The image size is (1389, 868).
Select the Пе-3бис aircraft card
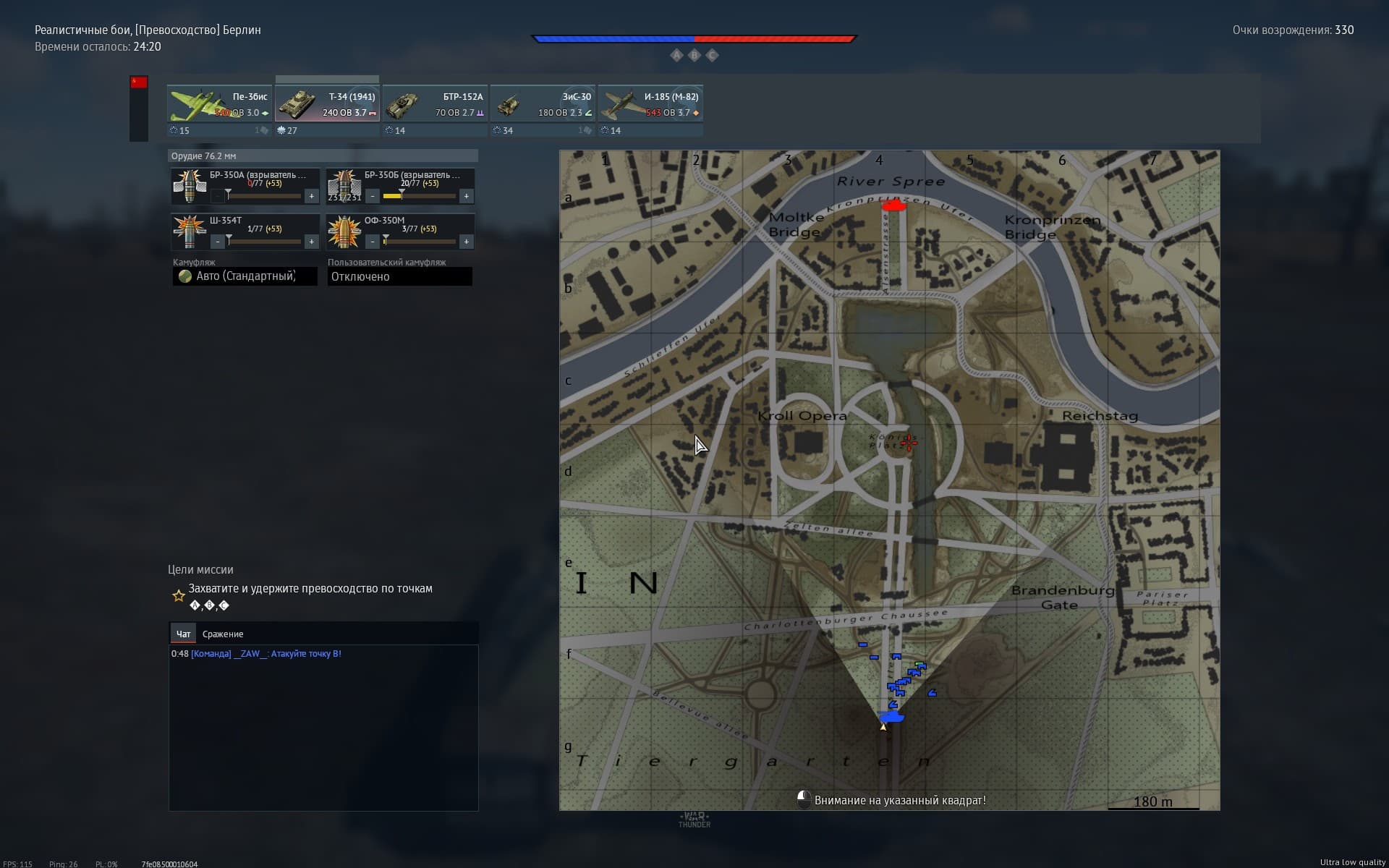click(219, 104)
